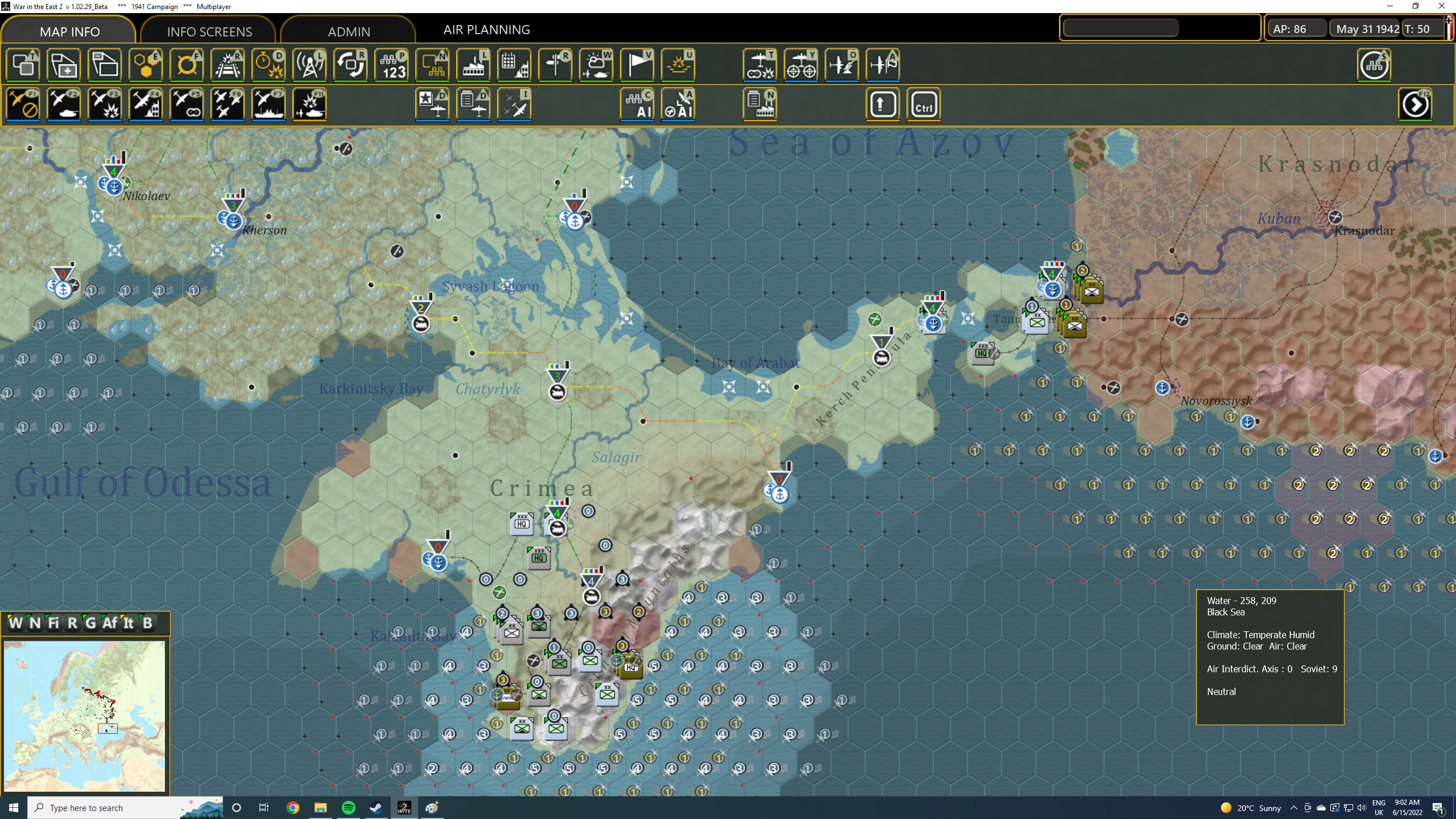Click the factory locations icon (L)
Image resolution: width=1456 pixels, height=819 pixels.
473,65
